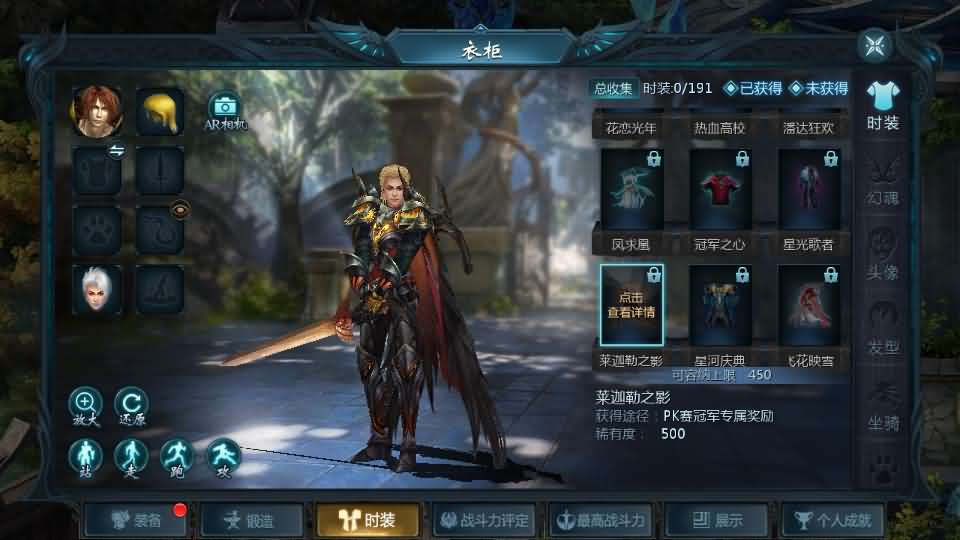Open the 个人成就 achievements tab
This screenshot has height=540, width=960.
[x=832, y=520]
